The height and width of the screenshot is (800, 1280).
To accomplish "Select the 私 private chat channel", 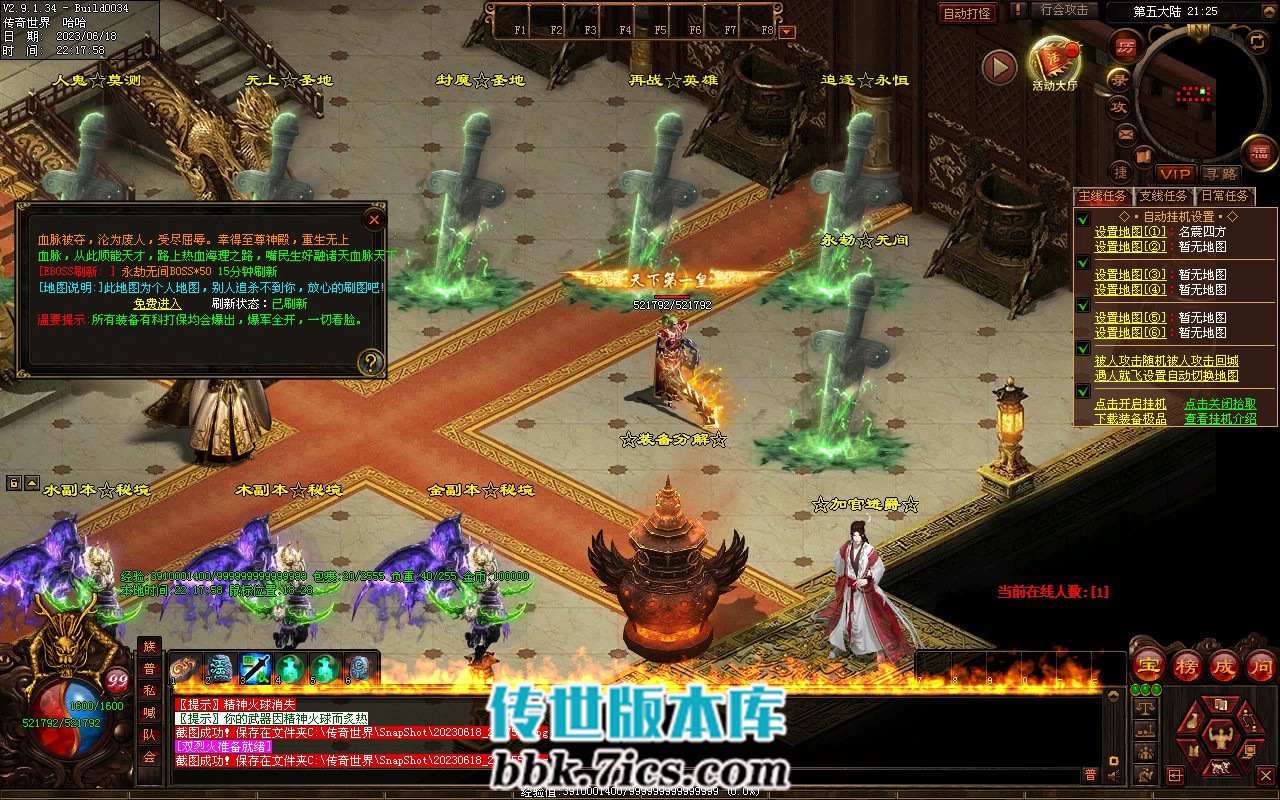I will (x=149, y=690).
